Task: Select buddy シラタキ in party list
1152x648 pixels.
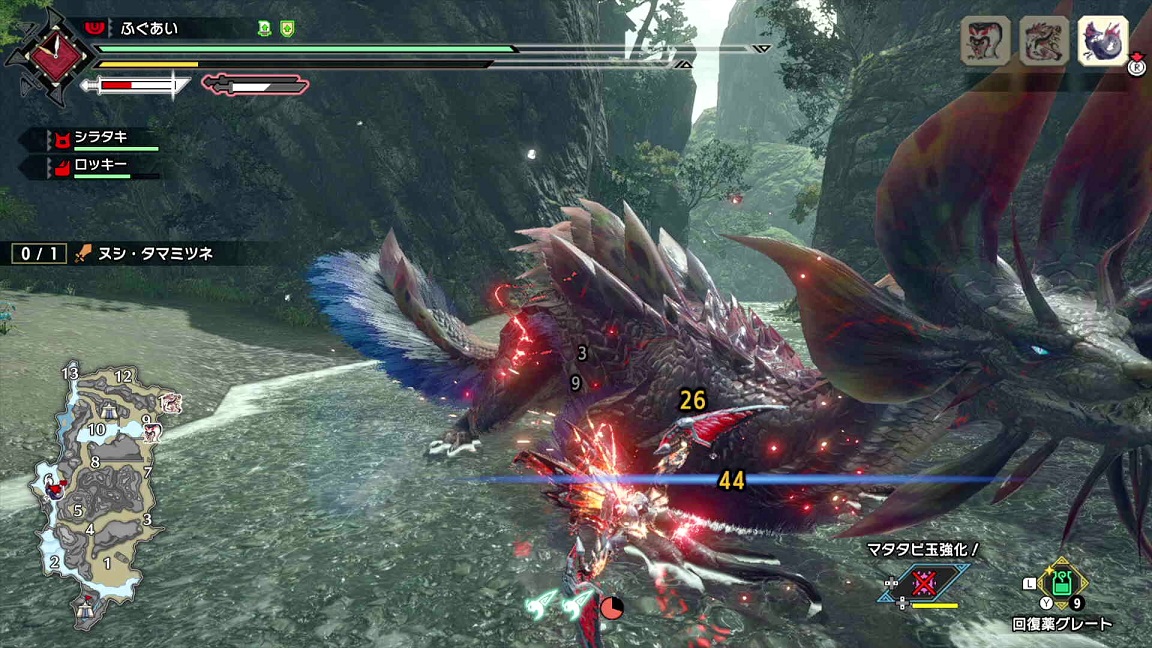Action: point(100,139)
